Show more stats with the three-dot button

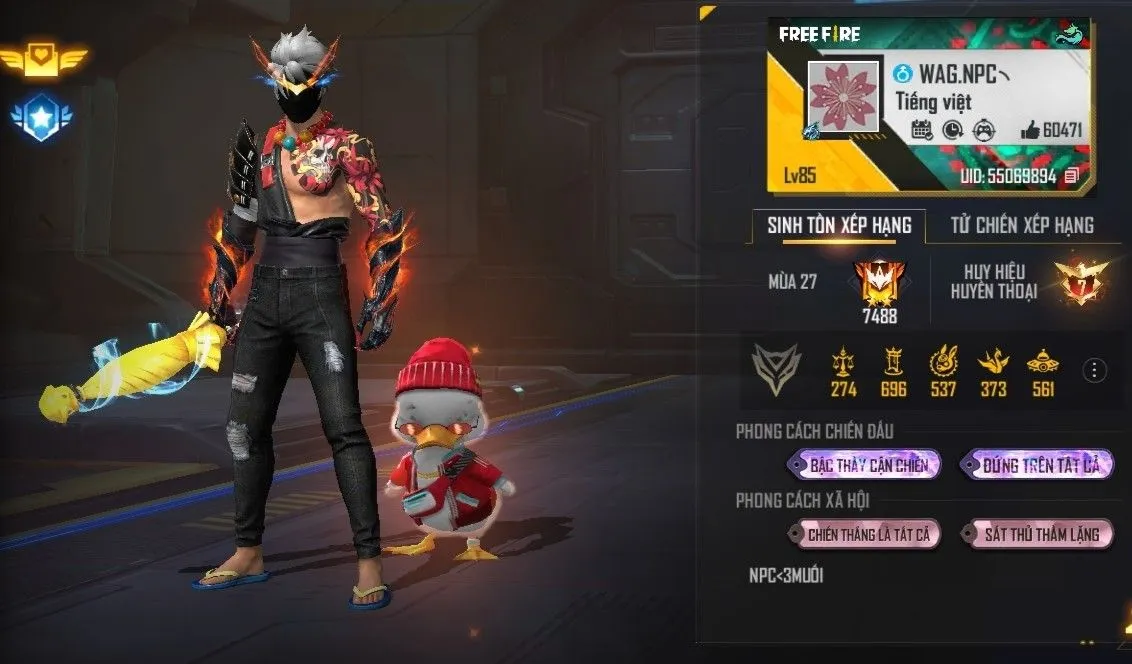[1094, 369]
